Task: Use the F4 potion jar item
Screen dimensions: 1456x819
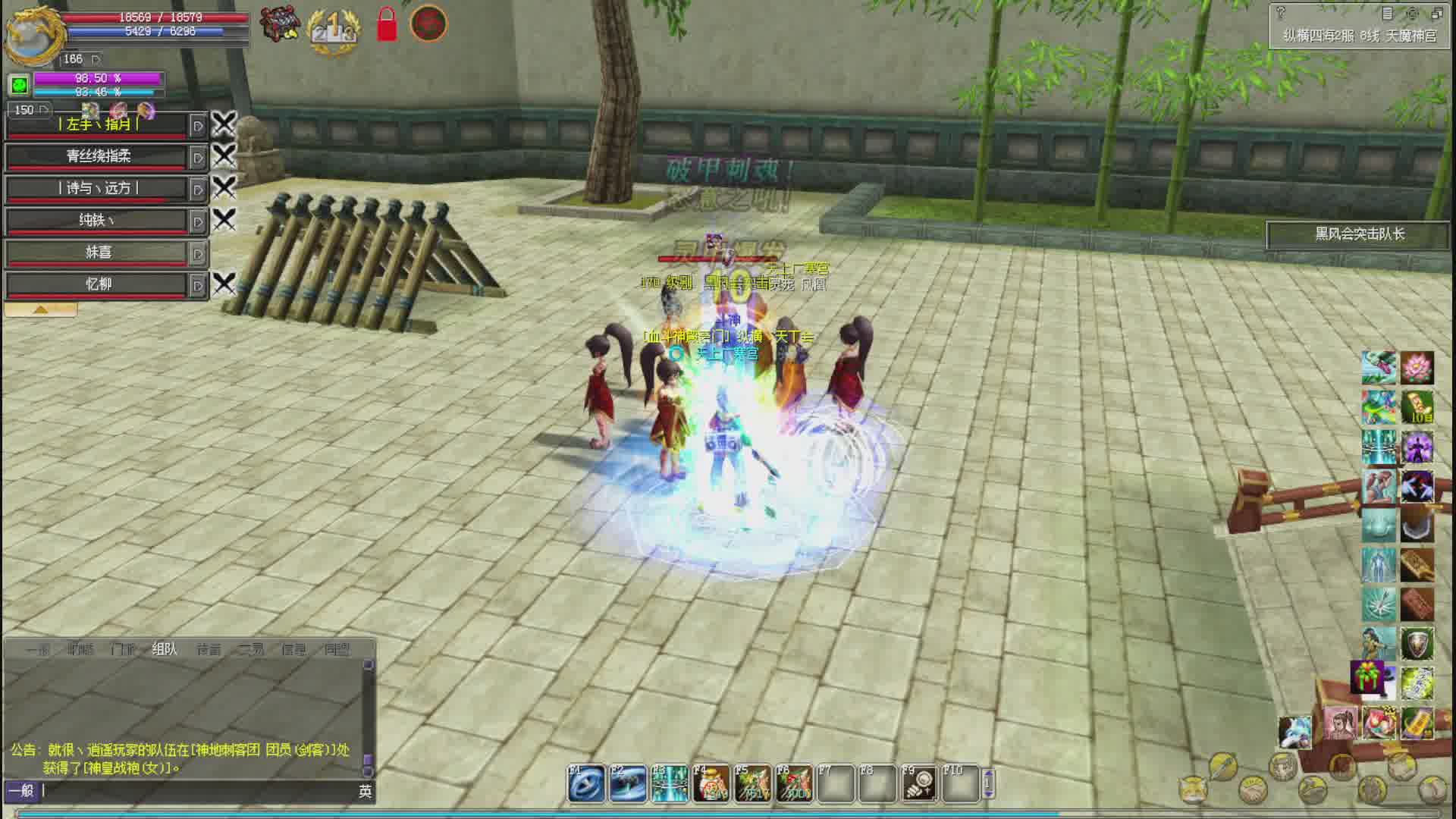Action: click(x=711, y=784)
